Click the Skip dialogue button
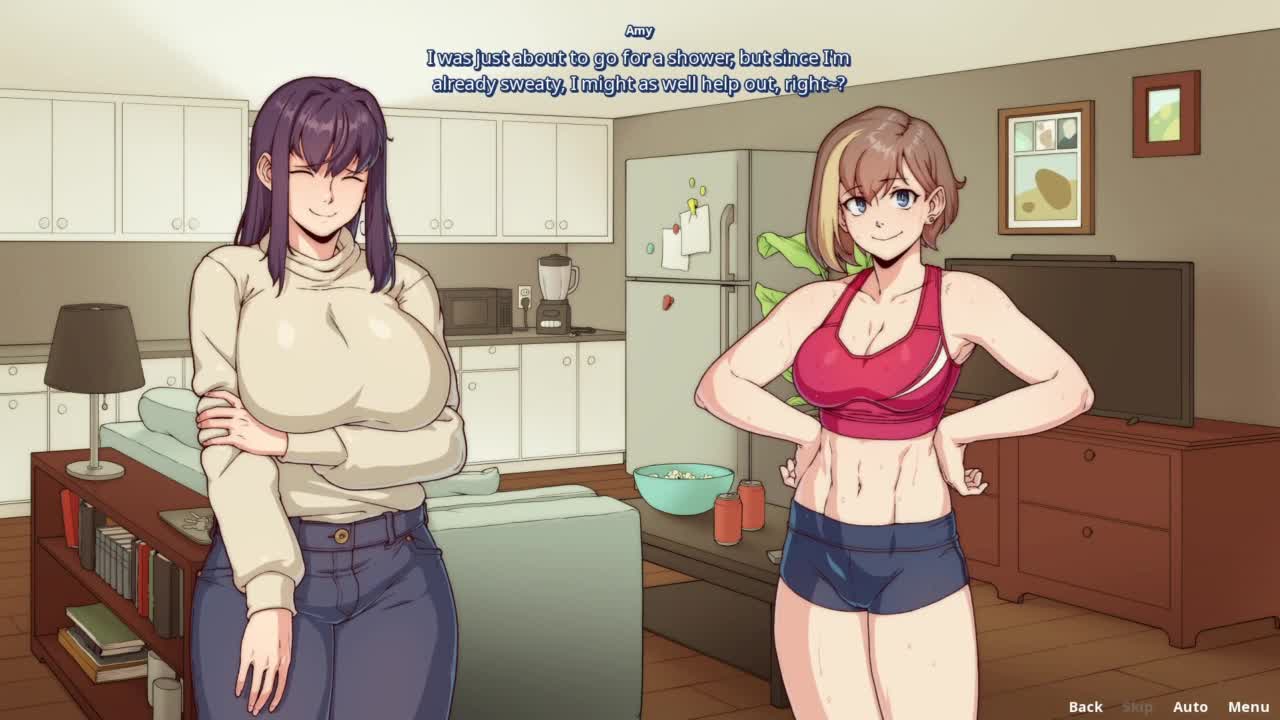This screenshot has width=1280, height=720. click(1137, 707)
